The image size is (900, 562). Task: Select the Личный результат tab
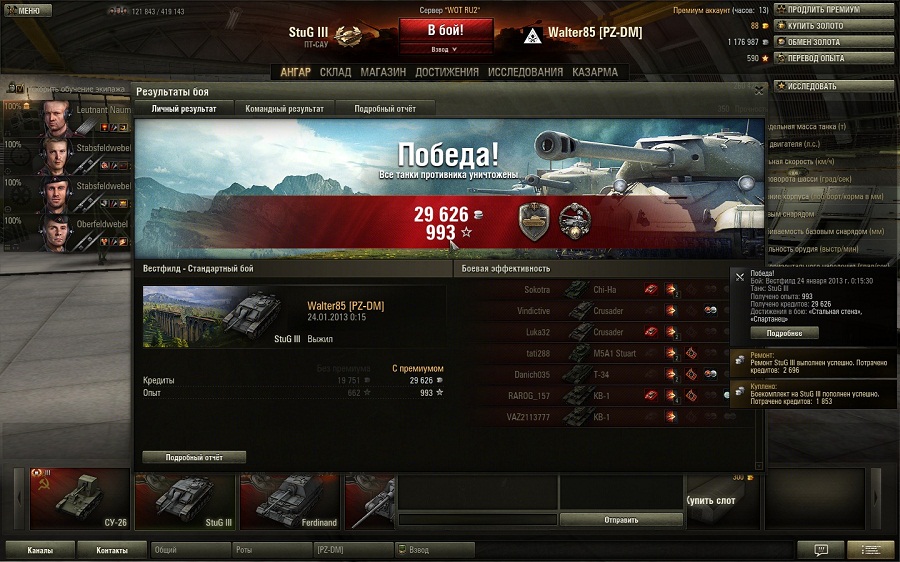(x=184, y=108)
